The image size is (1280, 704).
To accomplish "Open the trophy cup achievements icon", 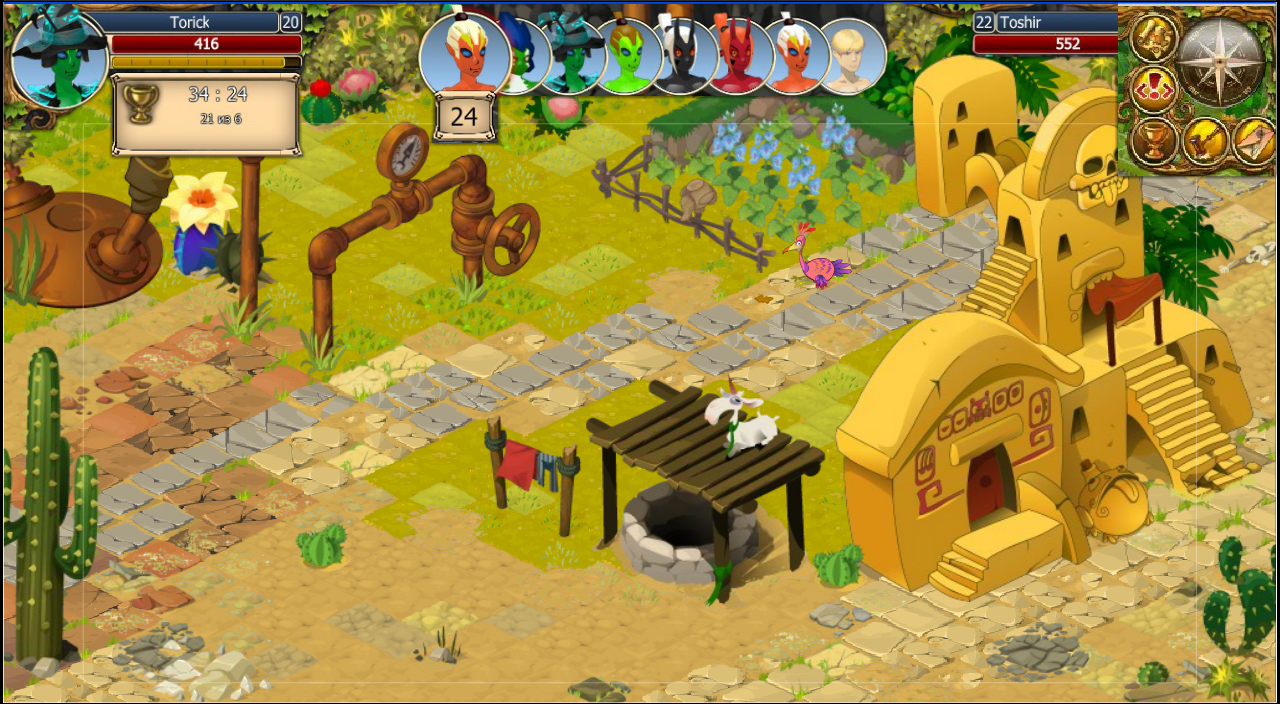I will [1153, 143].
